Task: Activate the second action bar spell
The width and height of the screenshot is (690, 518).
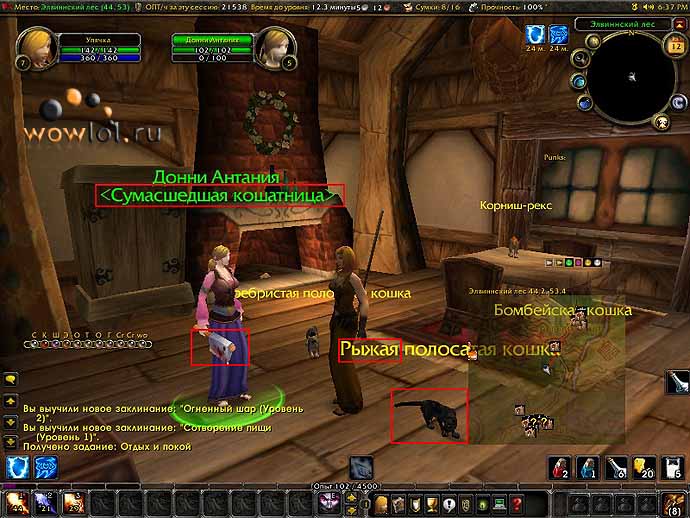Action: [x=44, y=503]
